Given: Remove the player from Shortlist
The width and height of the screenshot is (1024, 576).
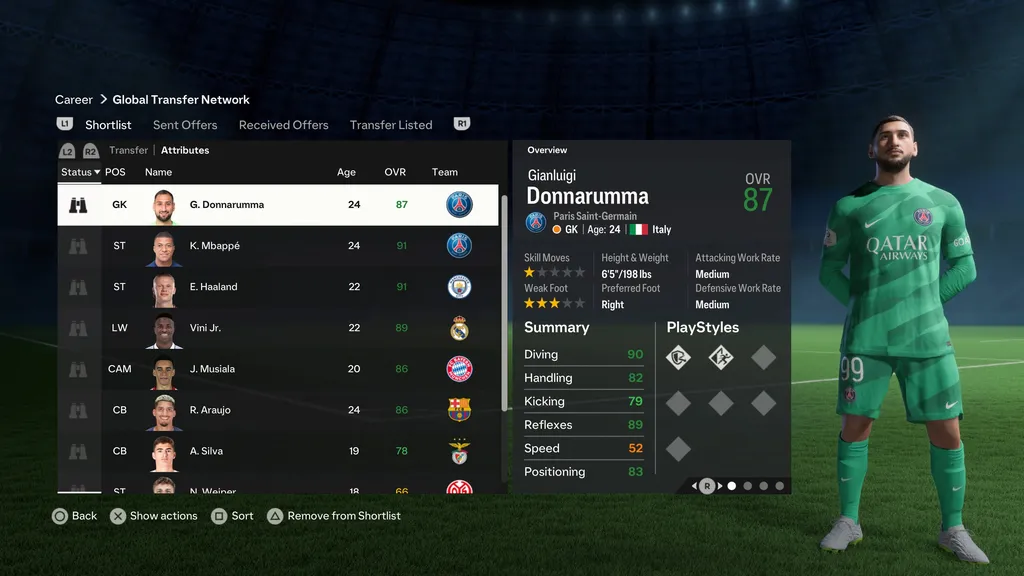Looking at the screenshot, I should pyautogui.click(x=333, y=516).
